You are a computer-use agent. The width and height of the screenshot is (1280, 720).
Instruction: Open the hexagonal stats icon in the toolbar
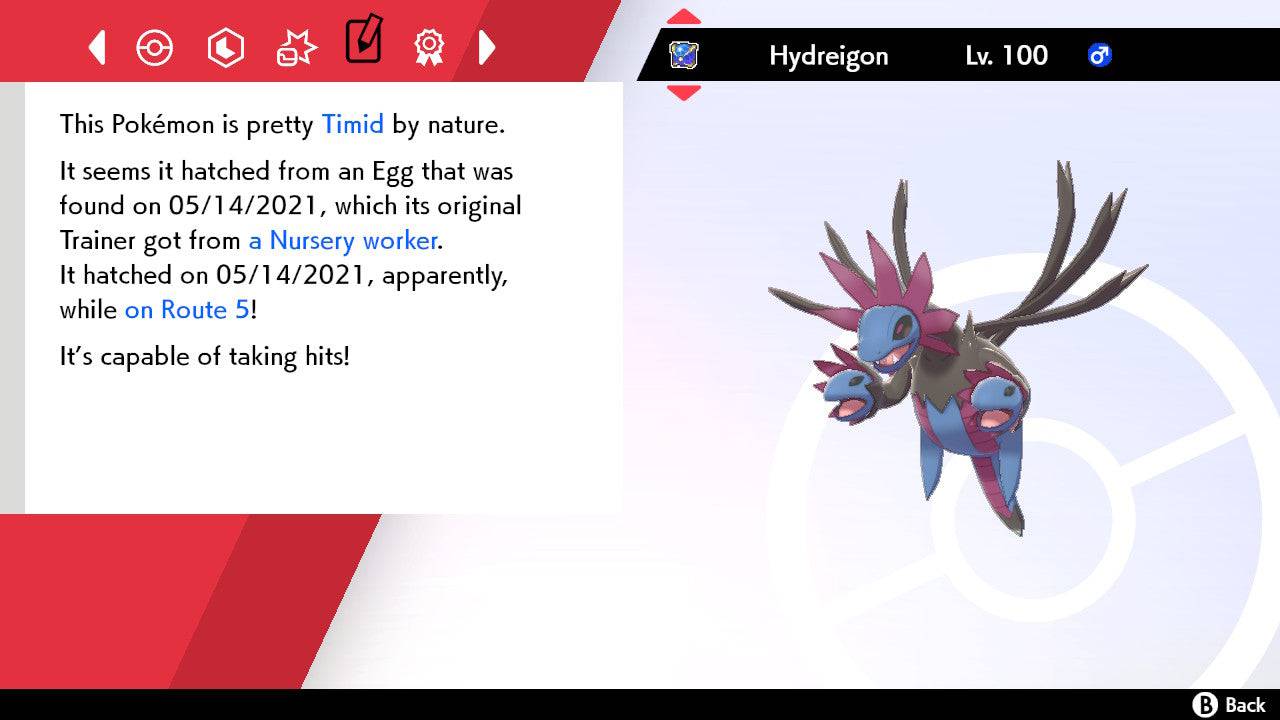click(226, 47)
